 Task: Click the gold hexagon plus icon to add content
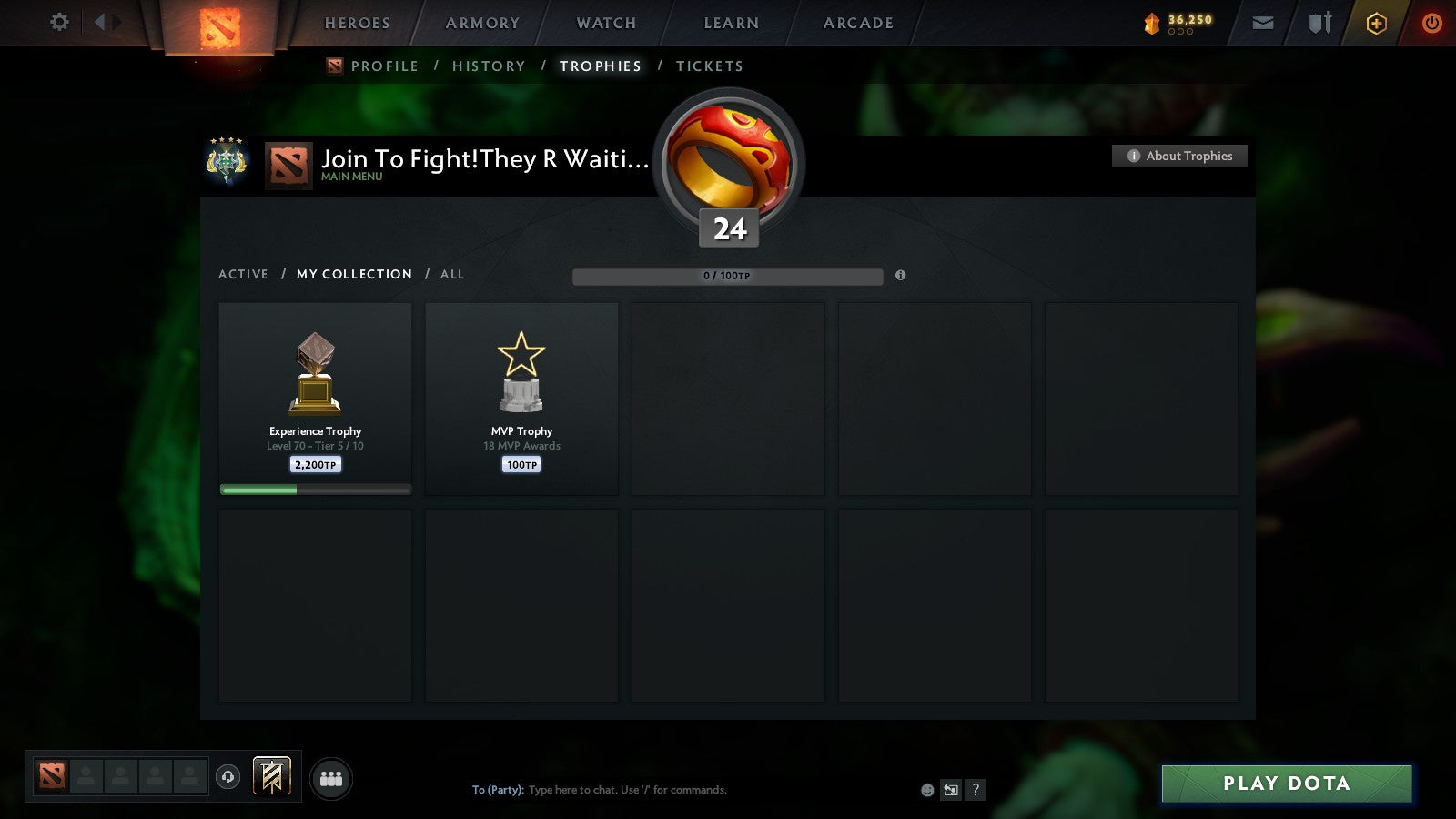tap(1376, 23)
